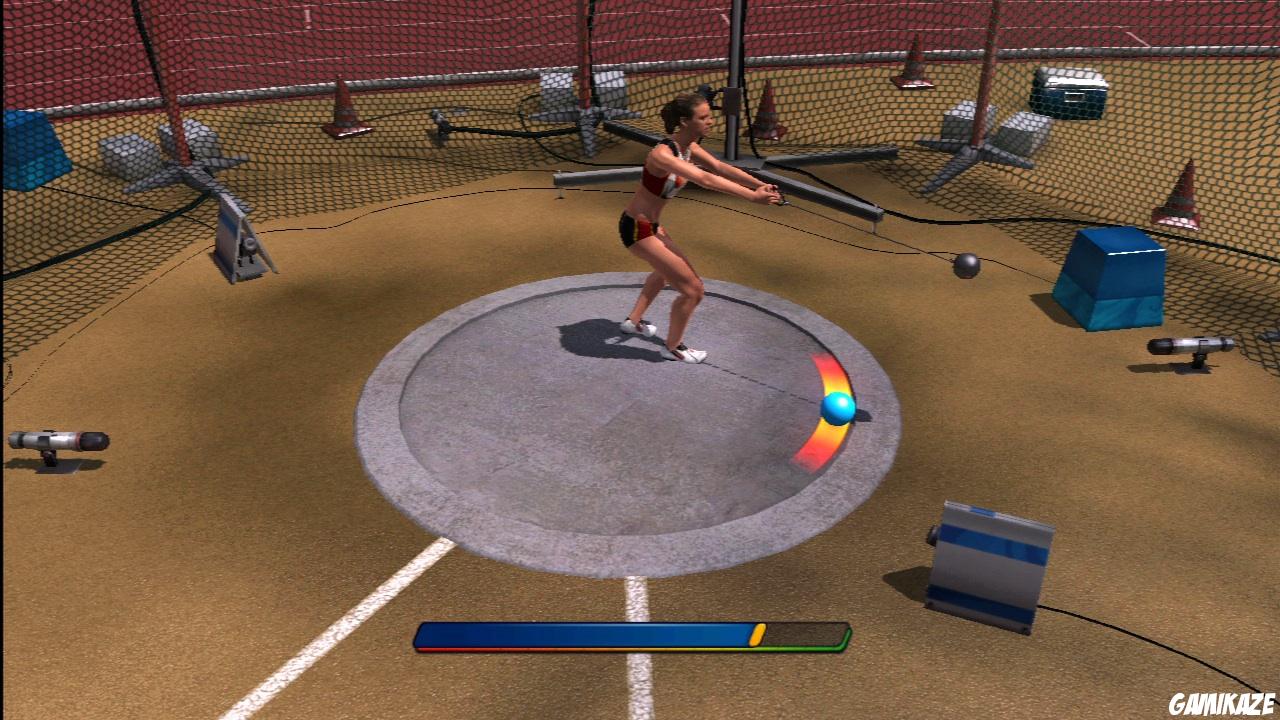The width and height of the screenshot is (1280, 720).
Task: Select the red traffic cone behind the net
Action: [1180, 195]
